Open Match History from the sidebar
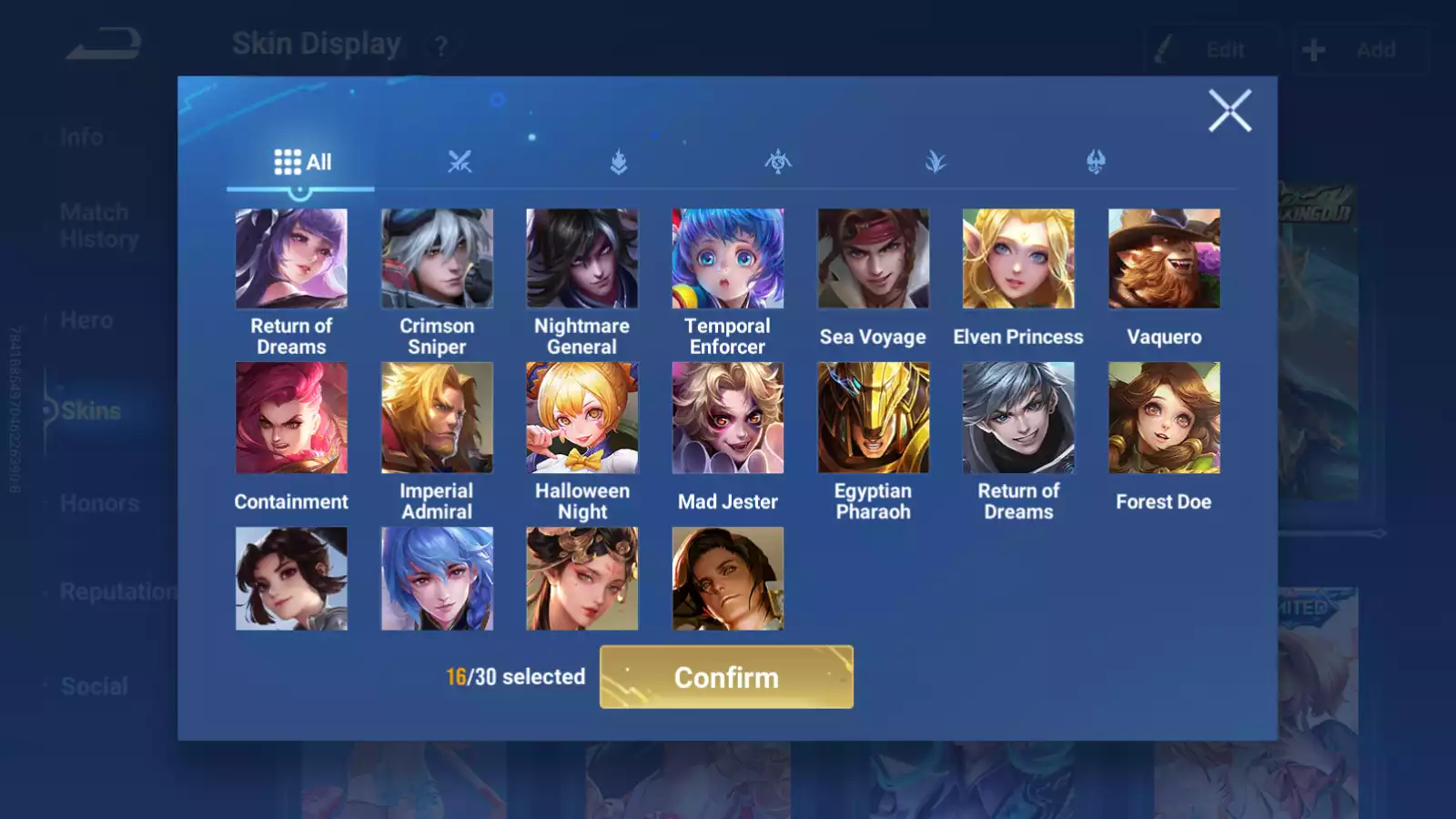Screen dimensions: 1456x819 94,225
